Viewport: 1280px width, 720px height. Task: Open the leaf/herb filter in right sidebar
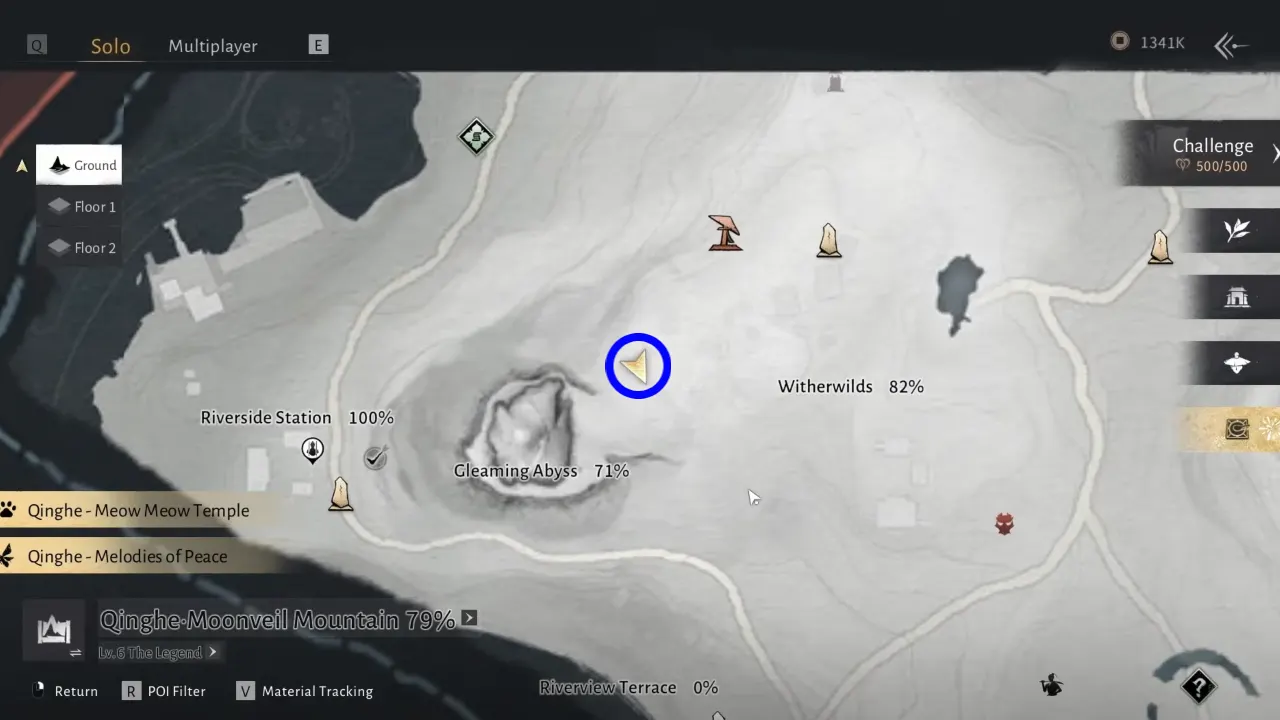click(x=1237, y=230)
